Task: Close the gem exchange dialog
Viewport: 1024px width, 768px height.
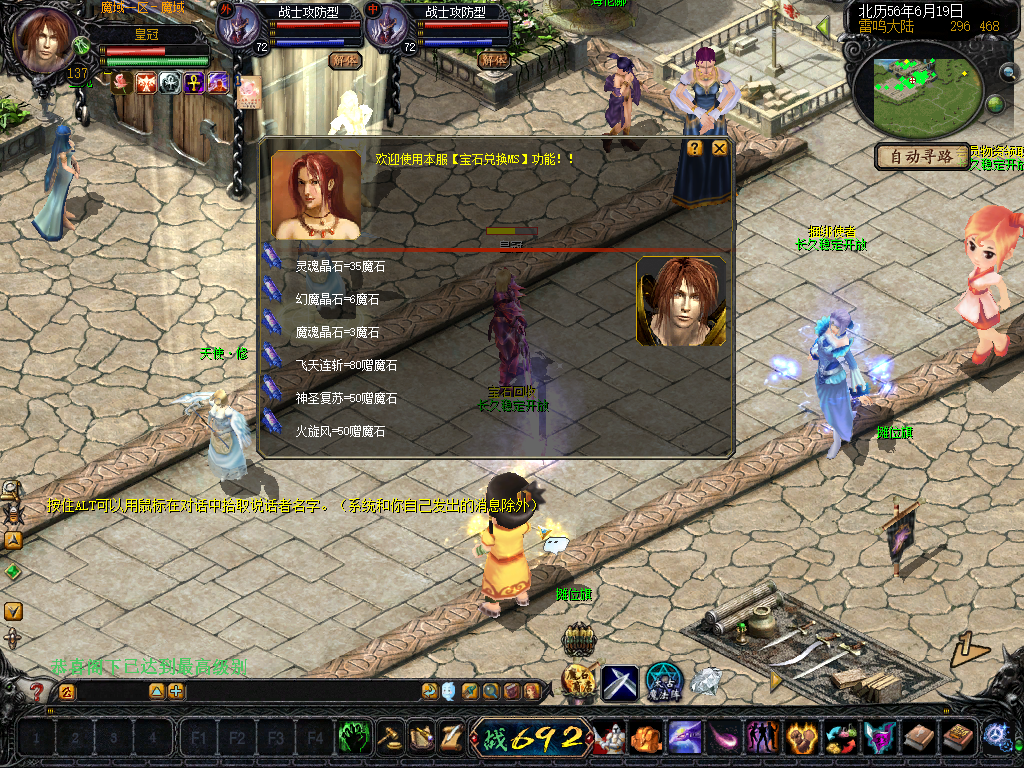Action: click(x=719, y=148)
